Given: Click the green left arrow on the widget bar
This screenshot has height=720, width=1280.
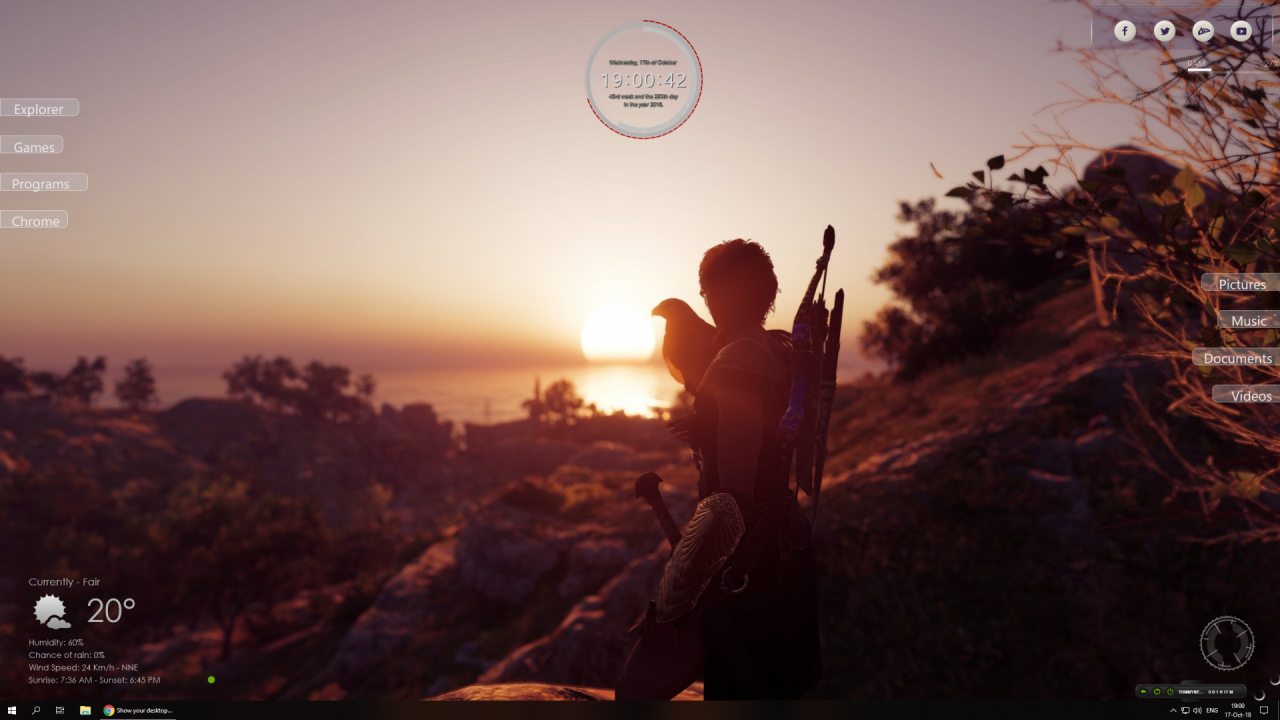Looking at the screenshot, I should click(1144, 691).
